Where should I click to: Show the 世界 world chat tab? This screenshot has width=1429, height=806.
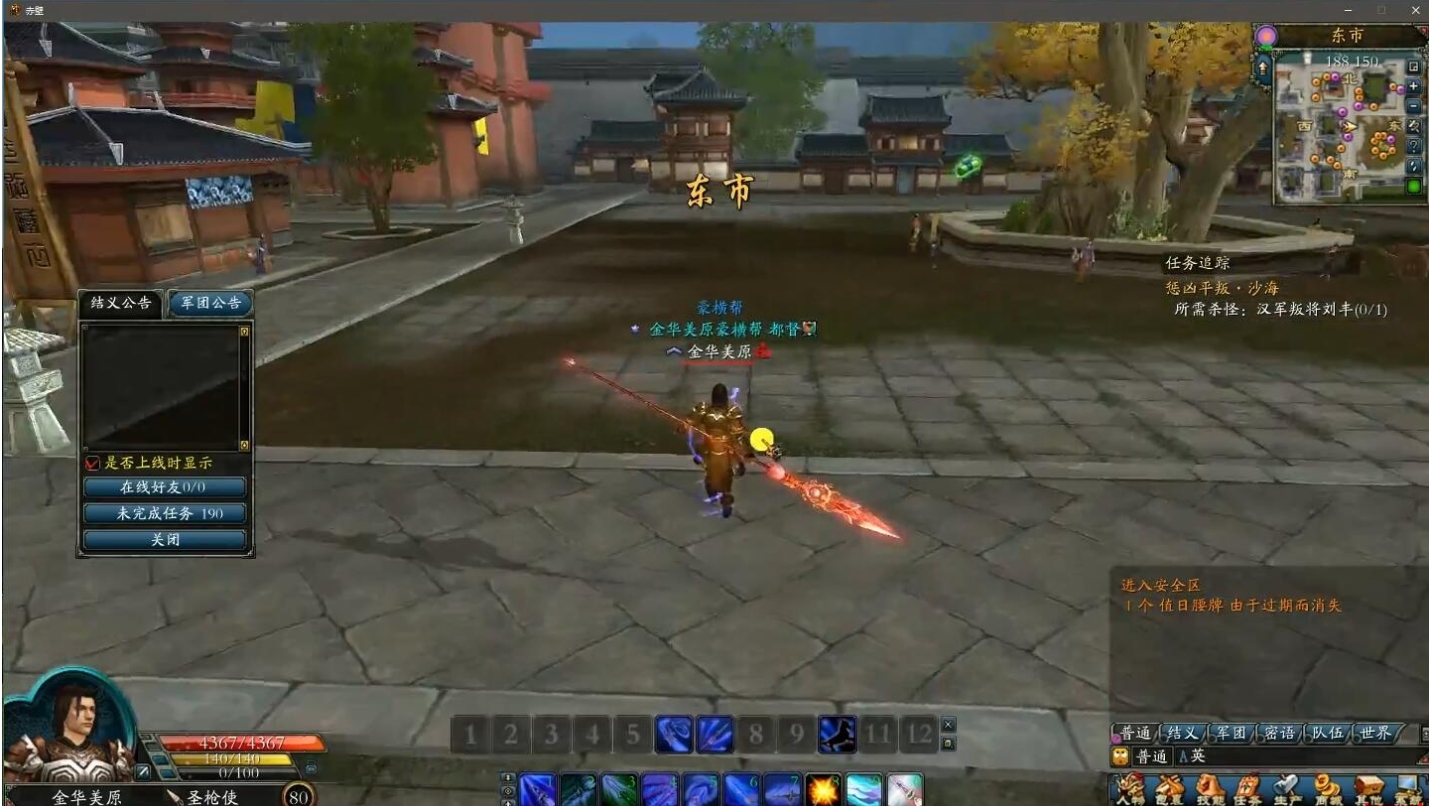coord(1376,733)
